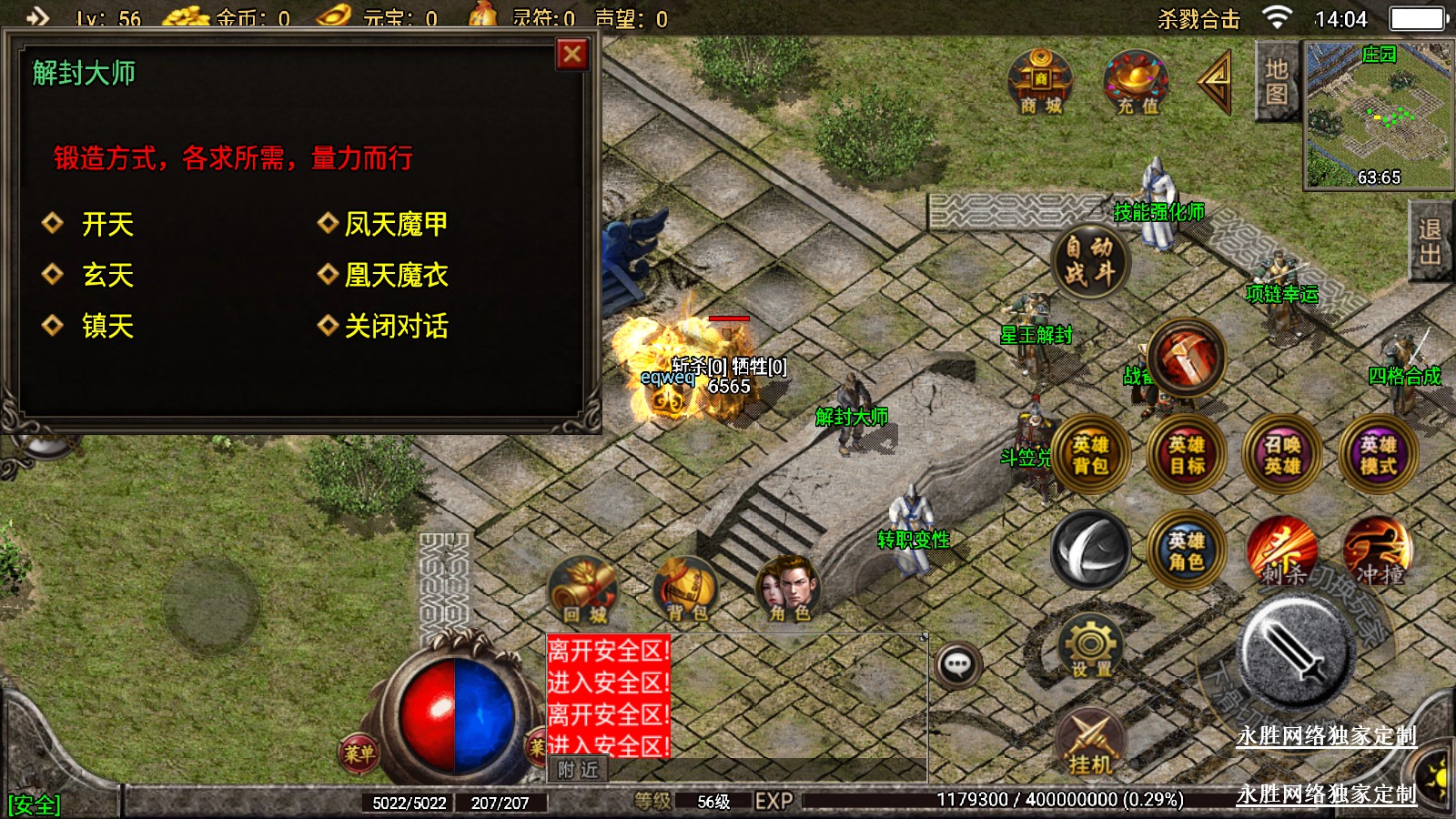
Task: Use the 回城 return-to-town scroll
Action: pyautogui.click(x=583, y=591)
